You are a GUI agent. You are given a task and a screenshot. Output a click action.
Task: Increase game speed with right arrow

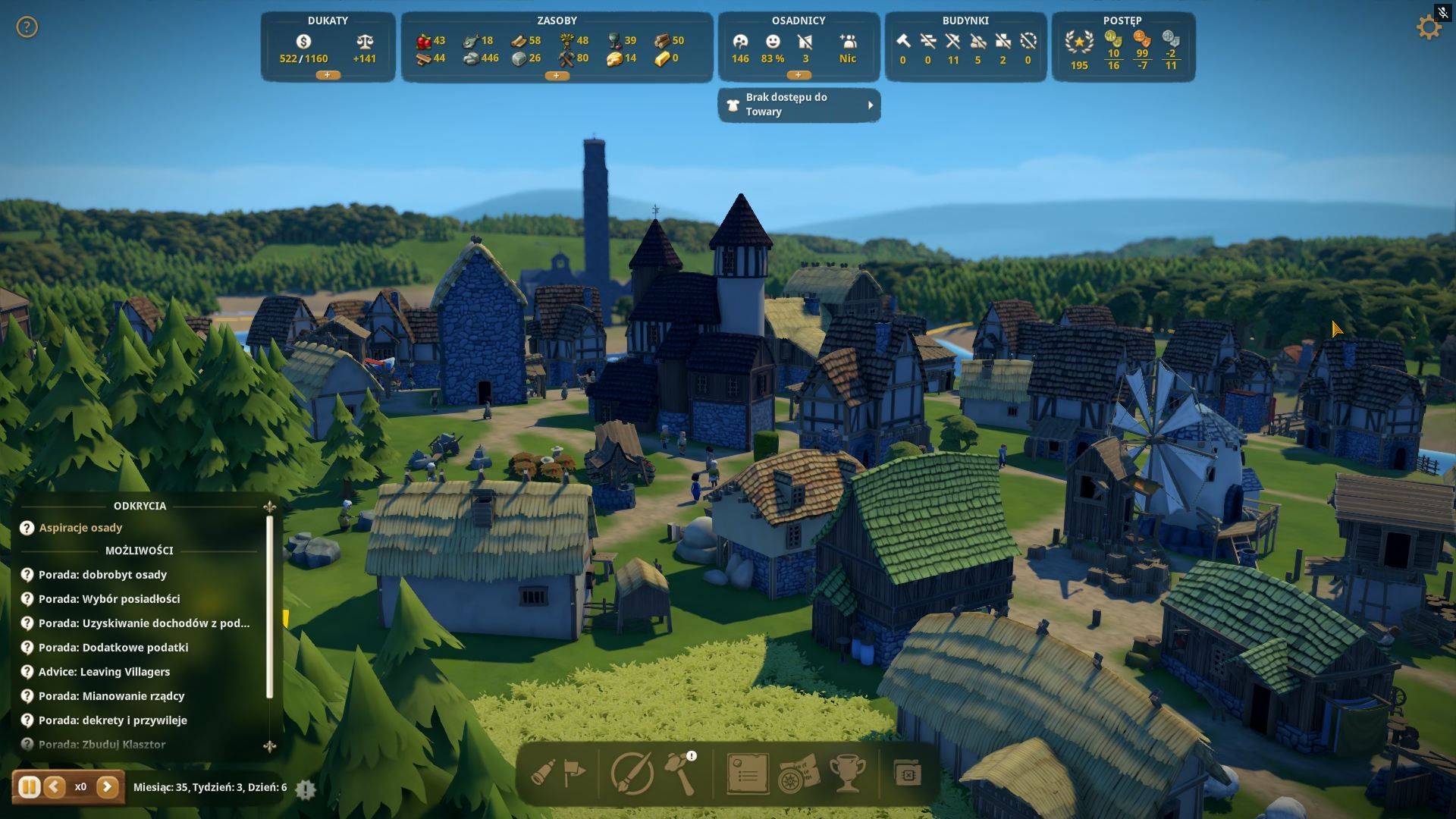pyautogui.click(x=107, y=787)
